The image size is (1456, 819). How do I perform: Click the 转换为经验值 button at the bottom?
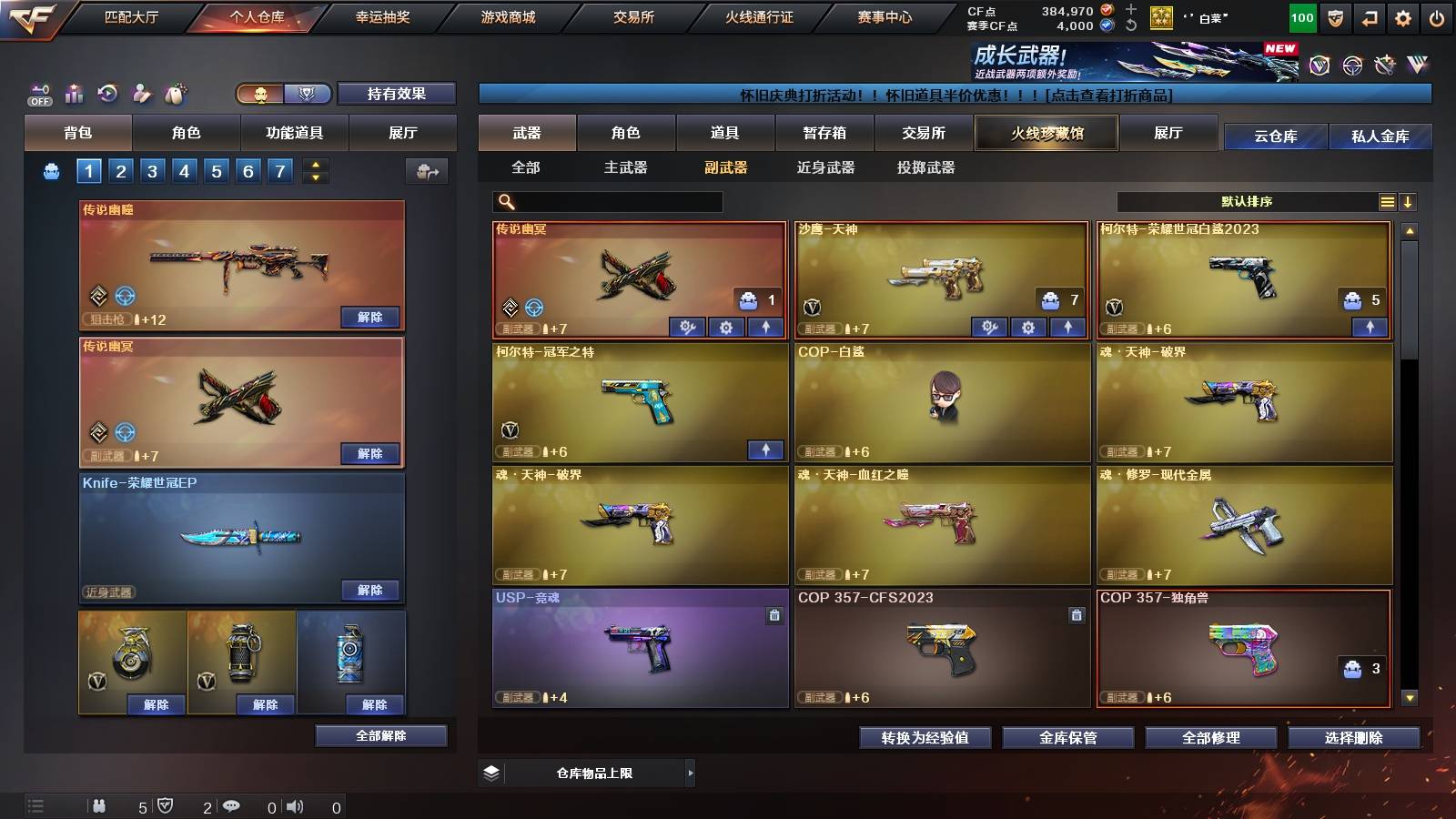[x=925, y=738]
